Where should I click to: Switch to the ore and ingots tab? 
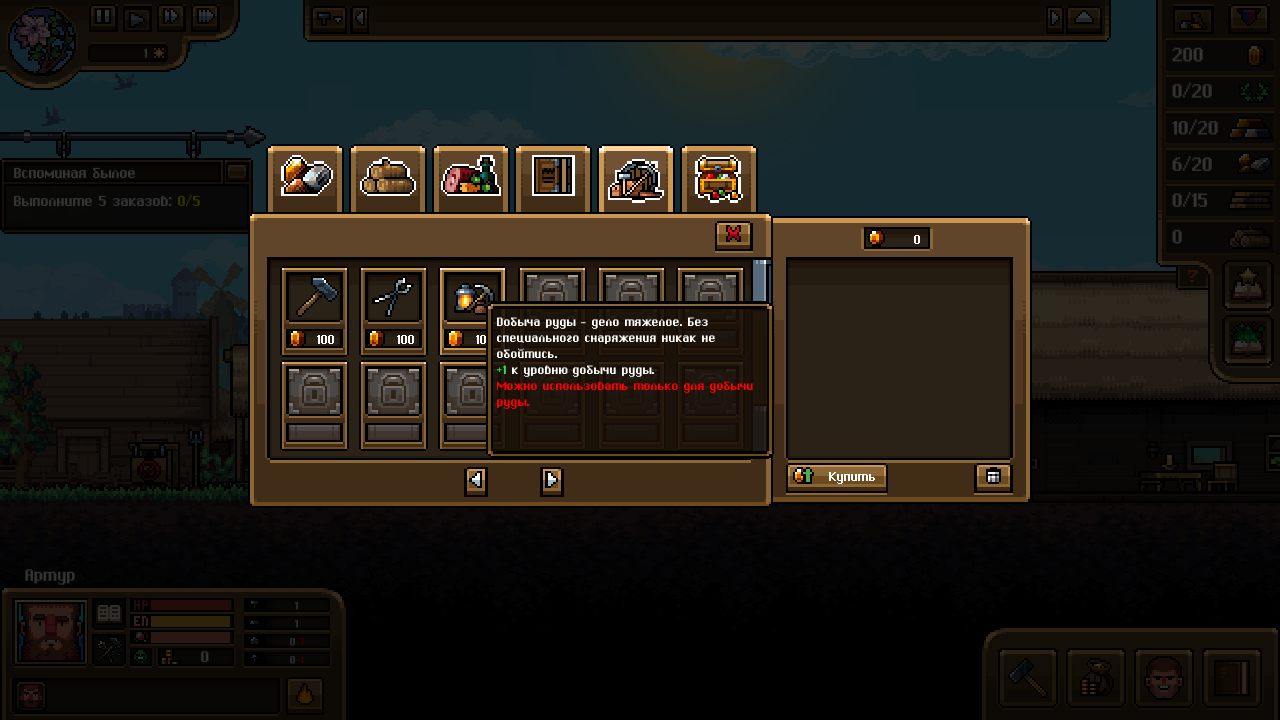pyautogui.click(x=305, y=179)
